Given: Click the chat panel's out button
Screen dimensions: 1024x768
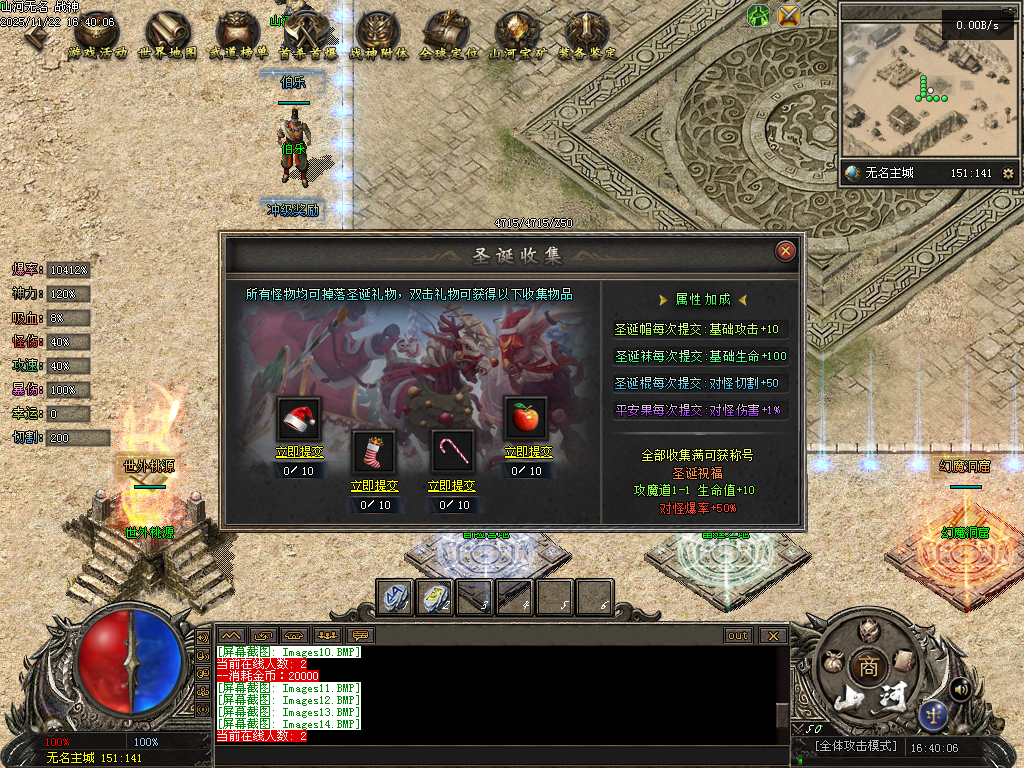Looking at the screenshot, I should 738,635.
